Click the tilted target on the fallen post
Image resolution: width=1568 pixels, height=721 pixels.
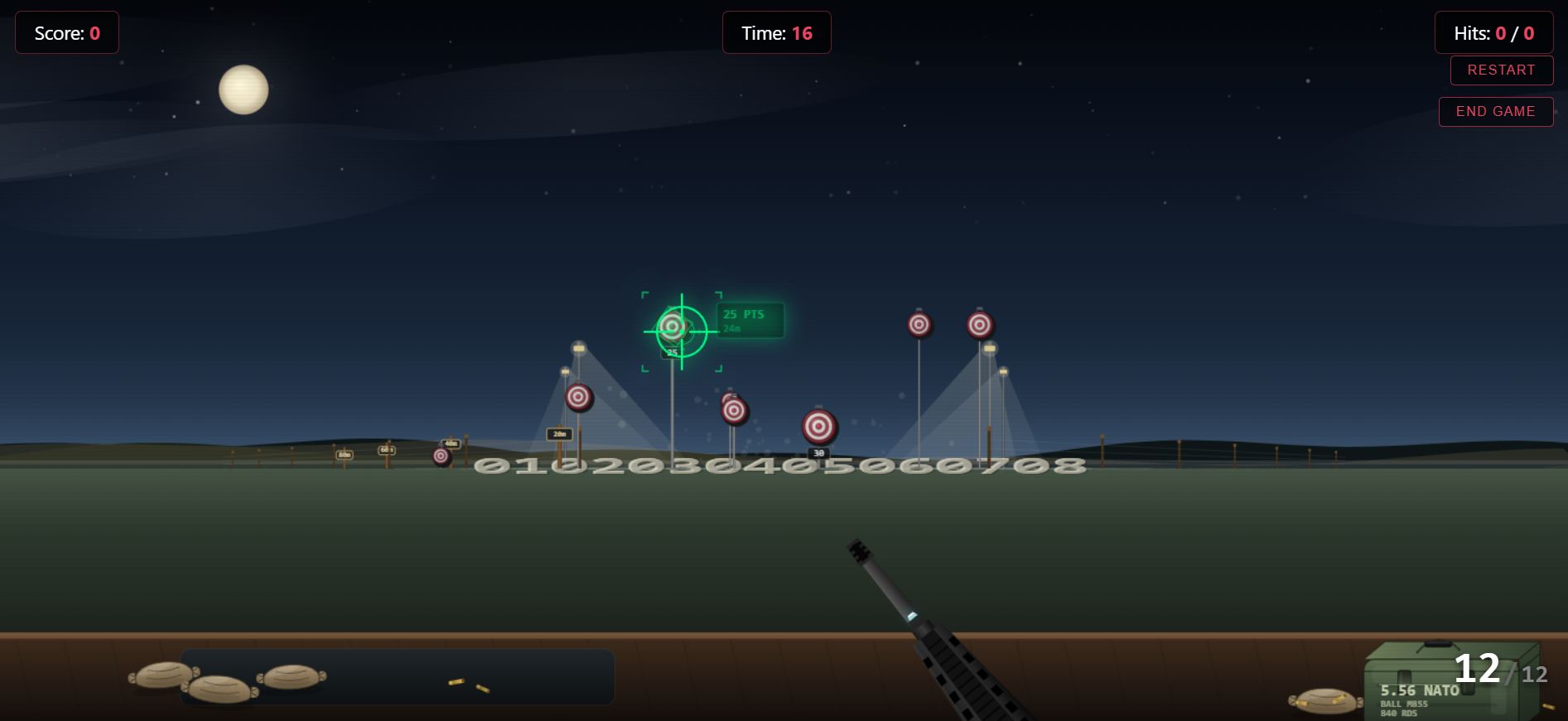(734, 410)
